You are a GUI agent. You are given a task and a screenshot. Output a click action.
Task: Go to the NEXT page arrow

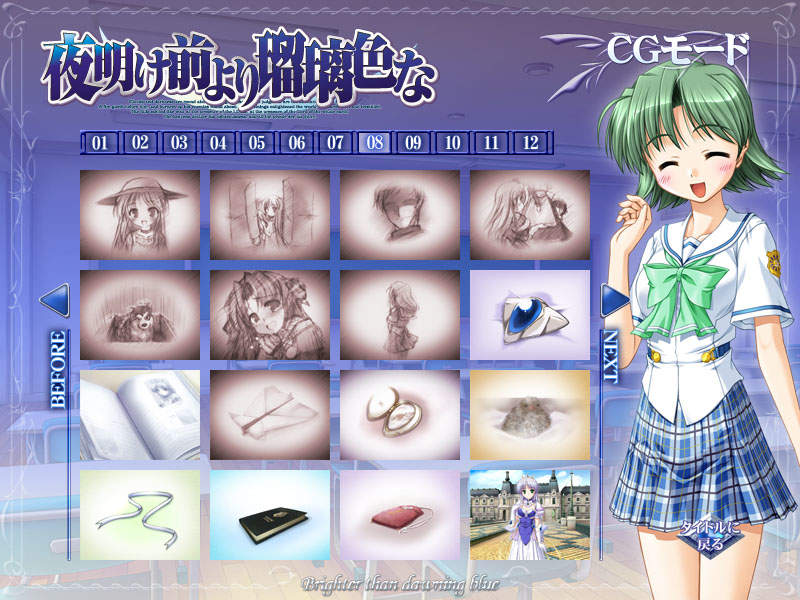coord(613,300)
